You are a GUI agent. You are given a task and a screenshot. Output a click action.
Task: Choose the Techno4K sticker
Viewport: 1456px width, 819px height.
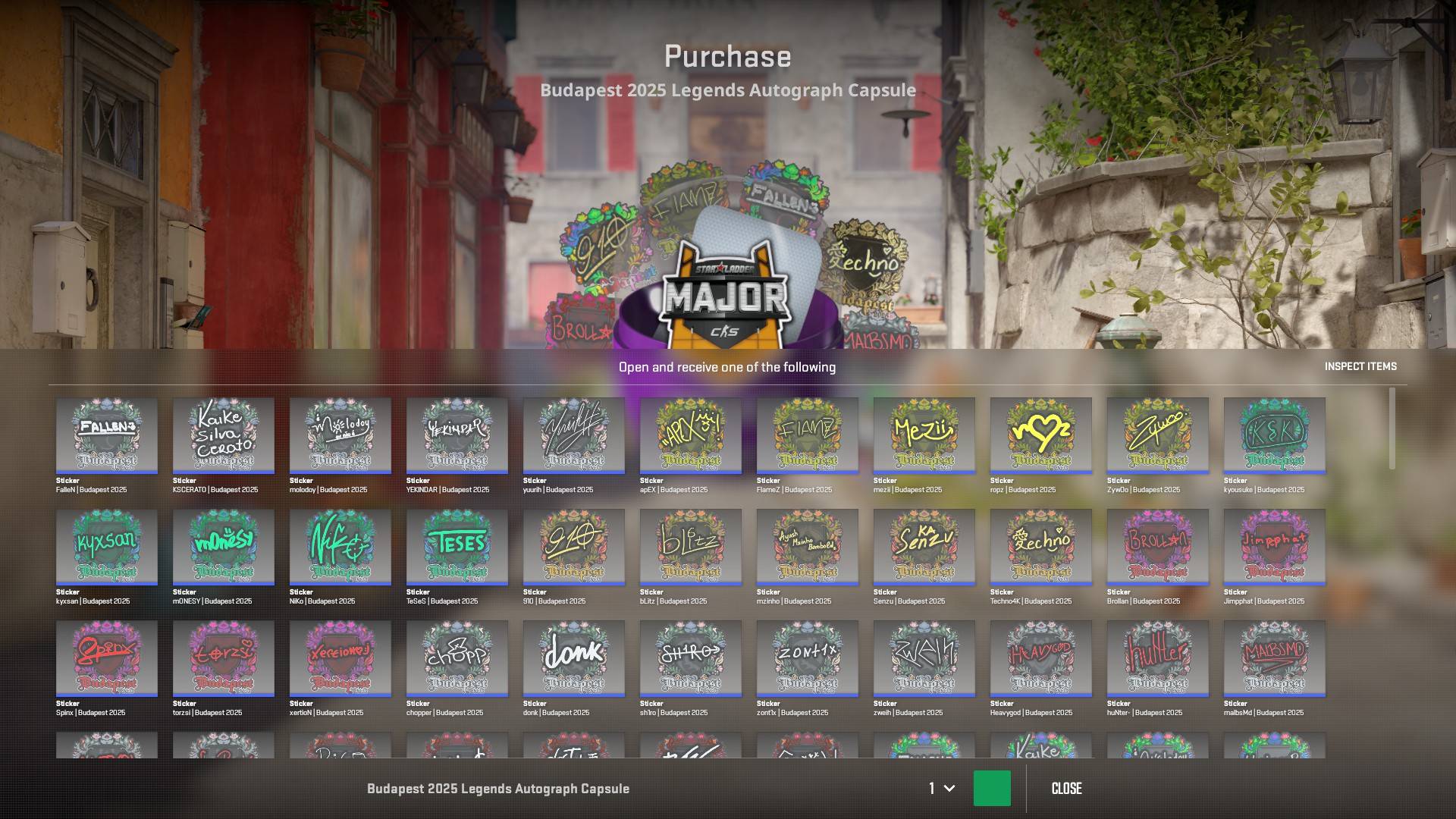(1041, 547)
